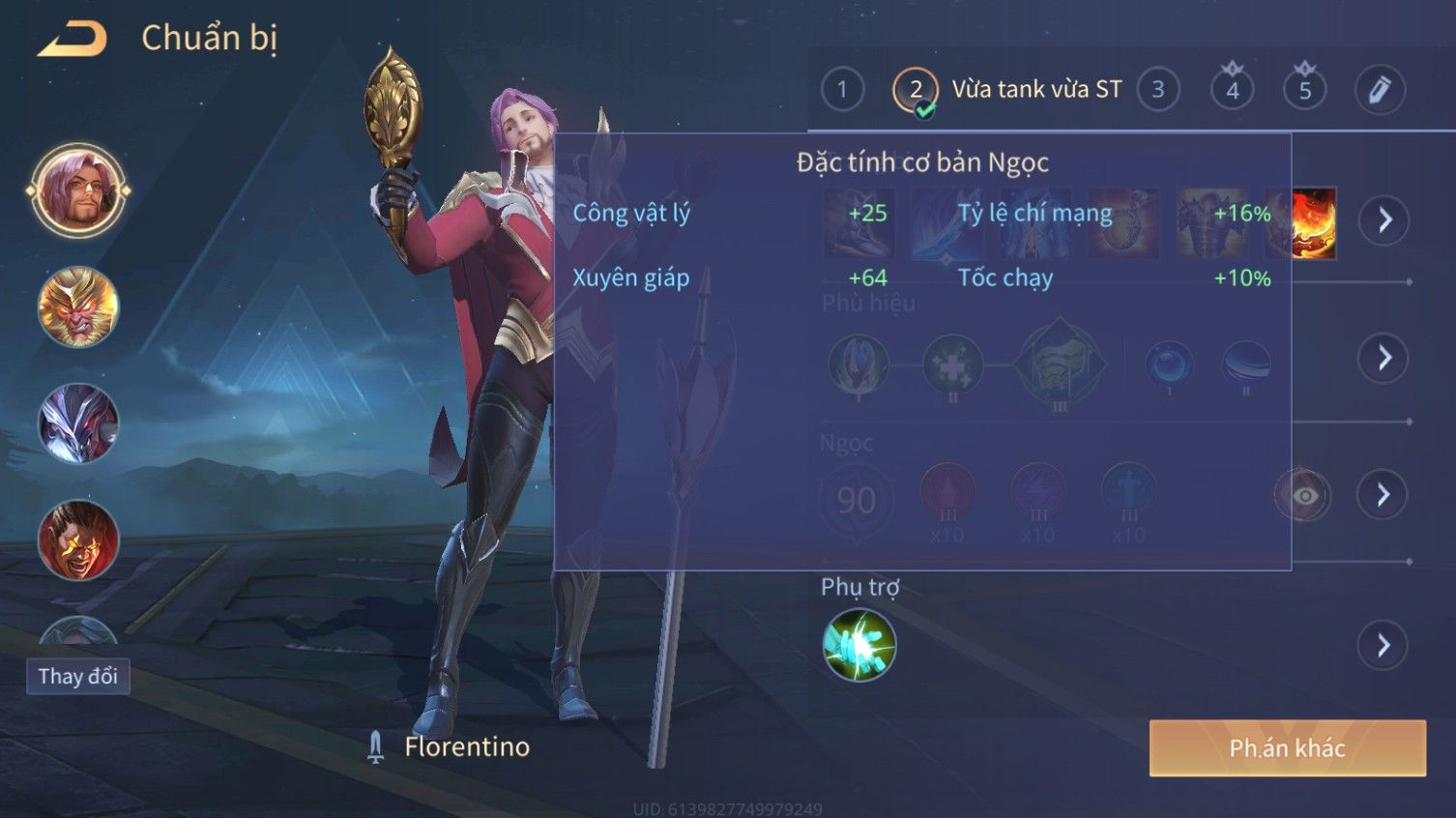Click the Thay đổi button
This screenshot has height=818, width=1456.
click(78, 676)
